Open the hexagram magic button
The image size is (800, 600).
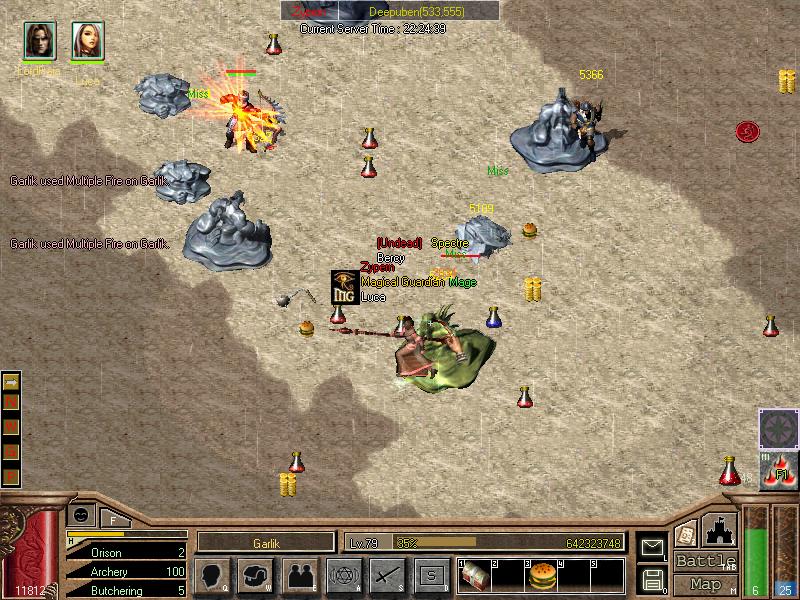point(343,575)
